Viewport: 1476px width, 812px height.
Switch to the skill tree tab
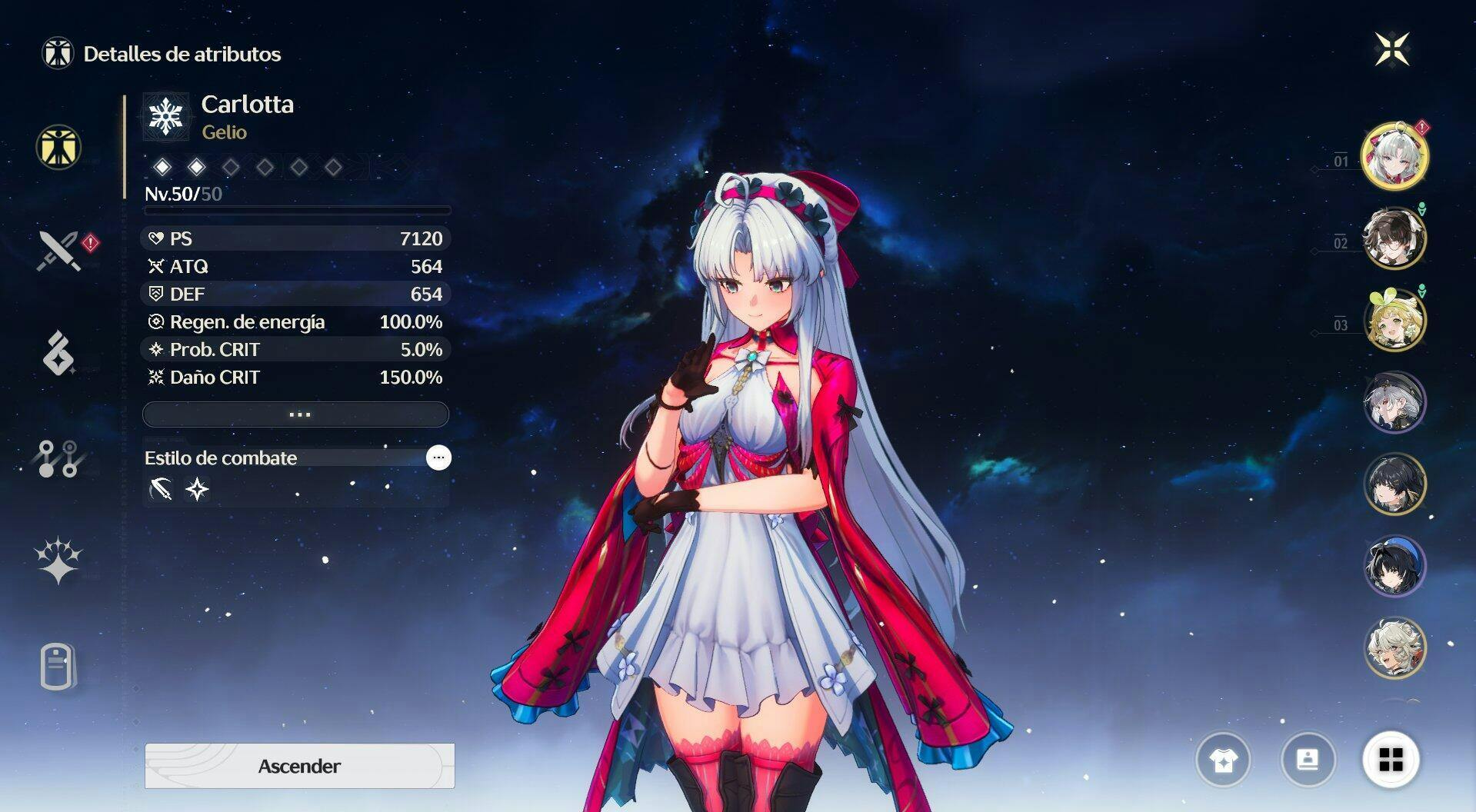58,458
